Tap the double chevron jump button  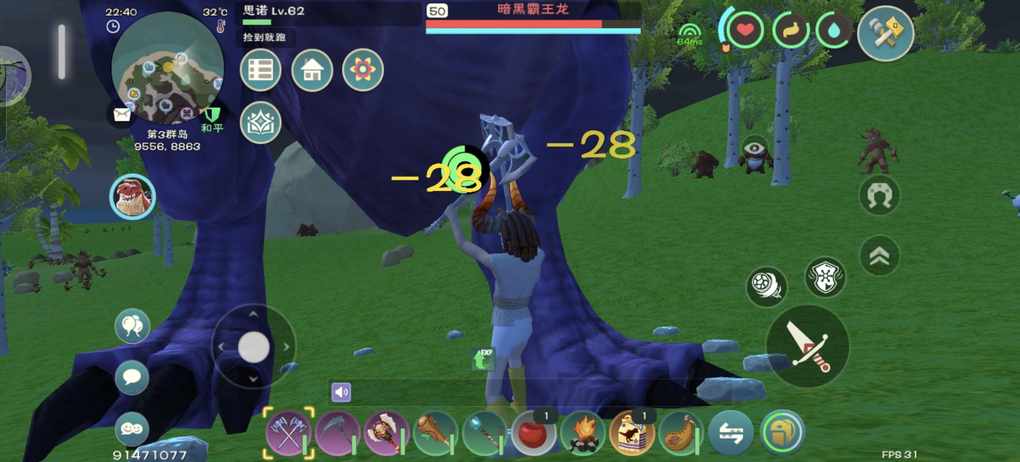pyautogui.click(x=880, y=256)
